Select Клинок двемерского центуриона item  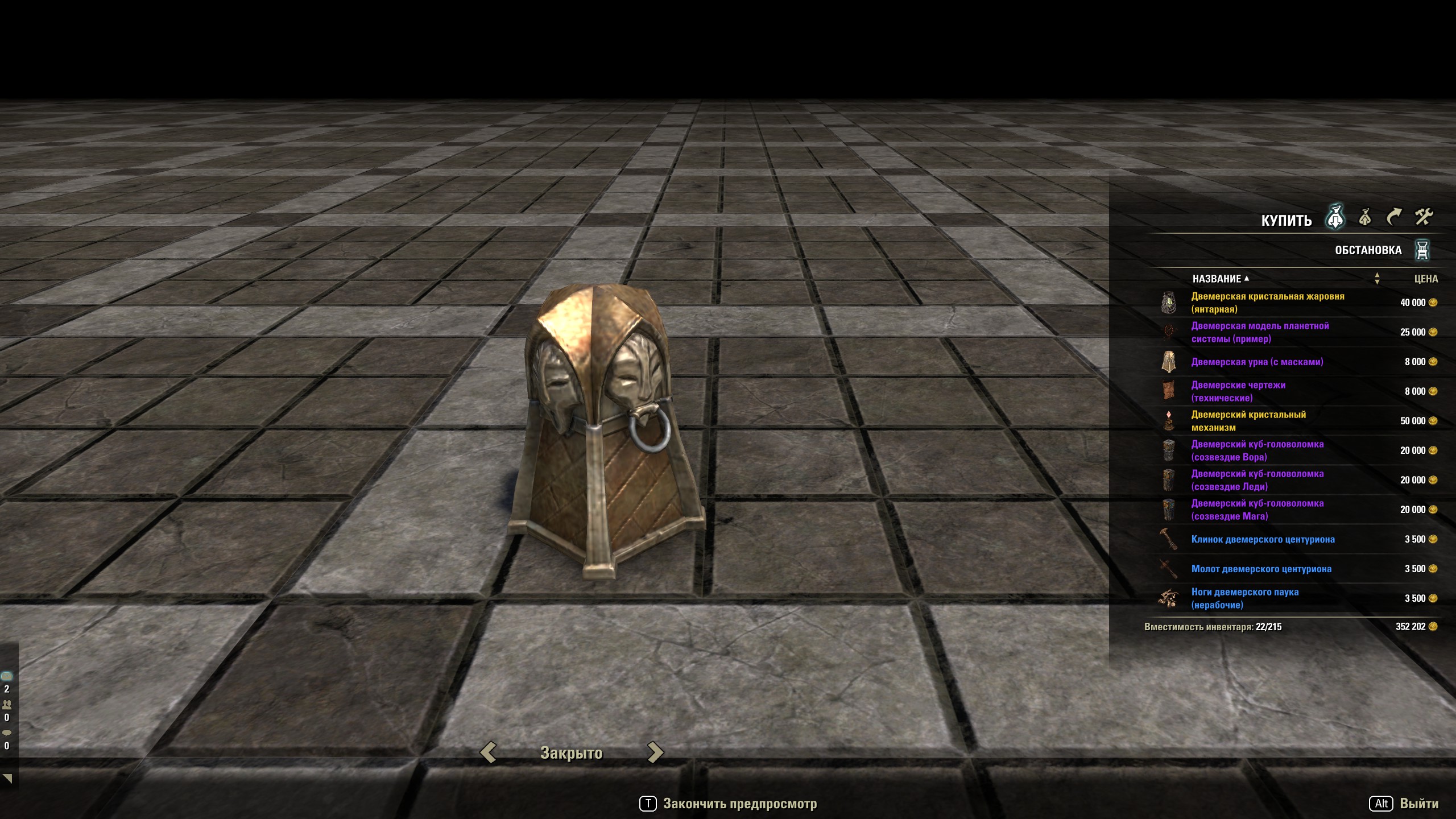1263,539
